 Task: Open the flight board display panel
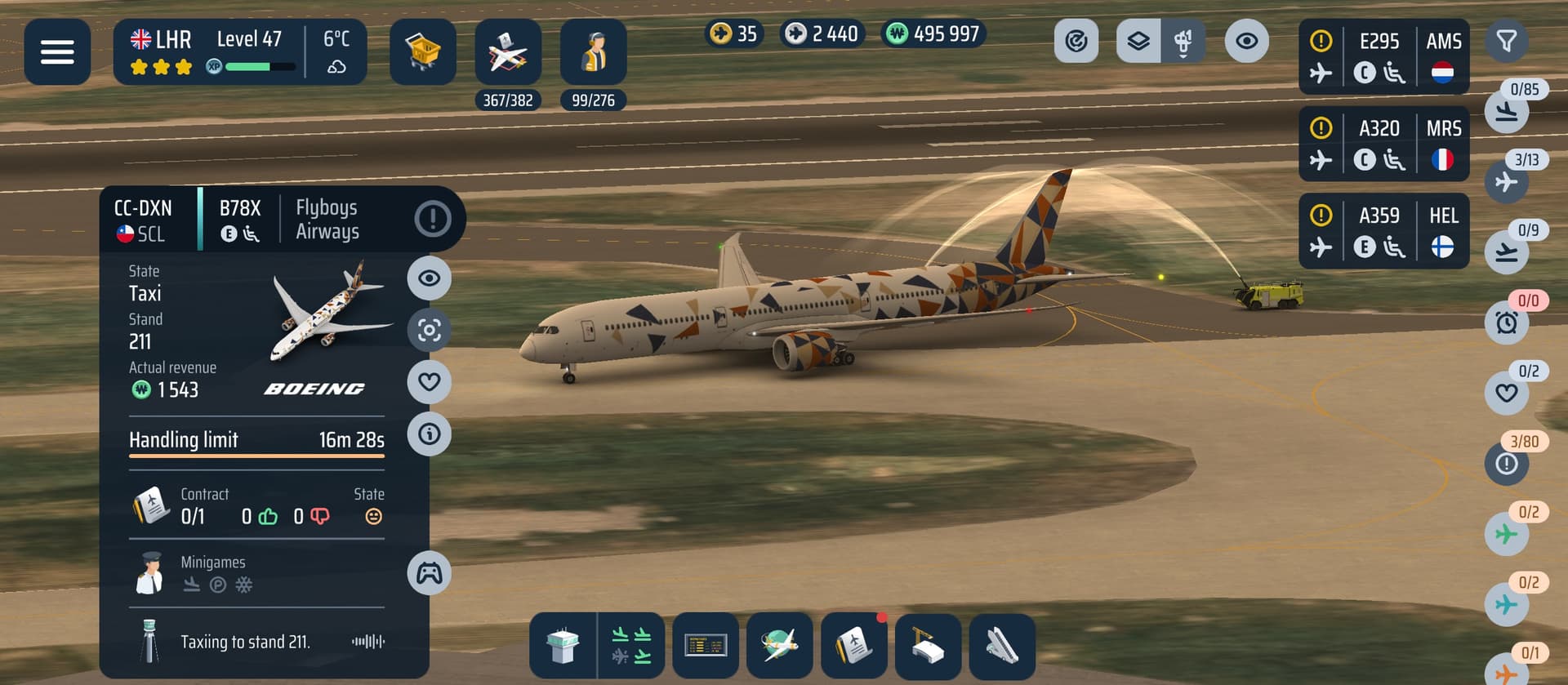pyautogui.click(x=706, y=646)
